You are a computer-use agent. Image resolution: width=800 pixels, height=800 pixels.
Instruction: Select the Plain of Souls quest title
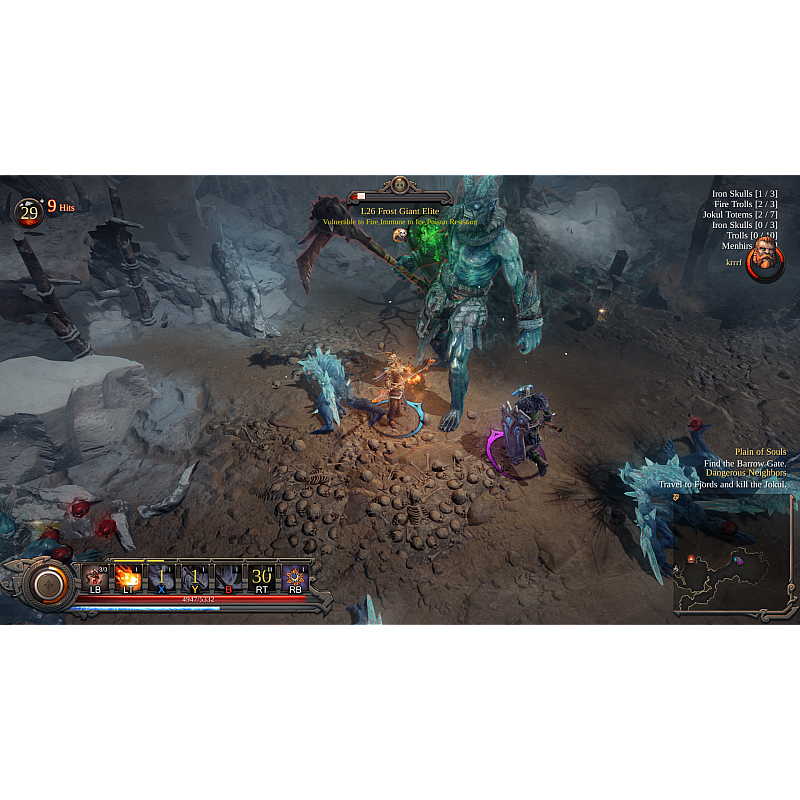[x=760, y=452]
